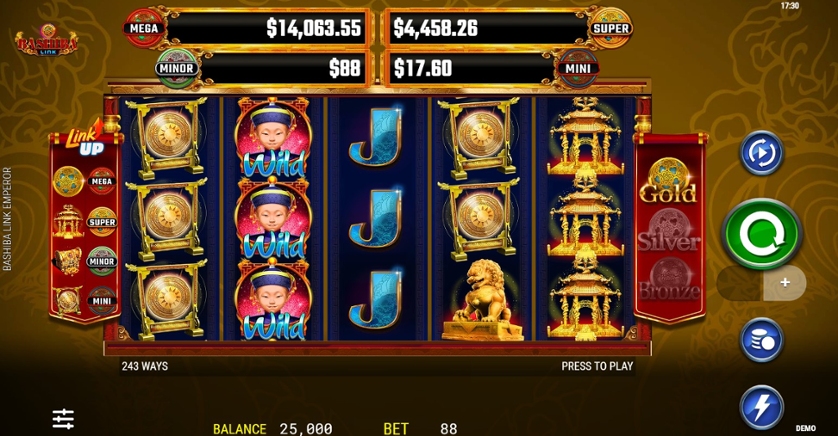This screenshot has width=838, height=436.
Task: Spin the reels with the green button
Action: click(x=762, y=234)
